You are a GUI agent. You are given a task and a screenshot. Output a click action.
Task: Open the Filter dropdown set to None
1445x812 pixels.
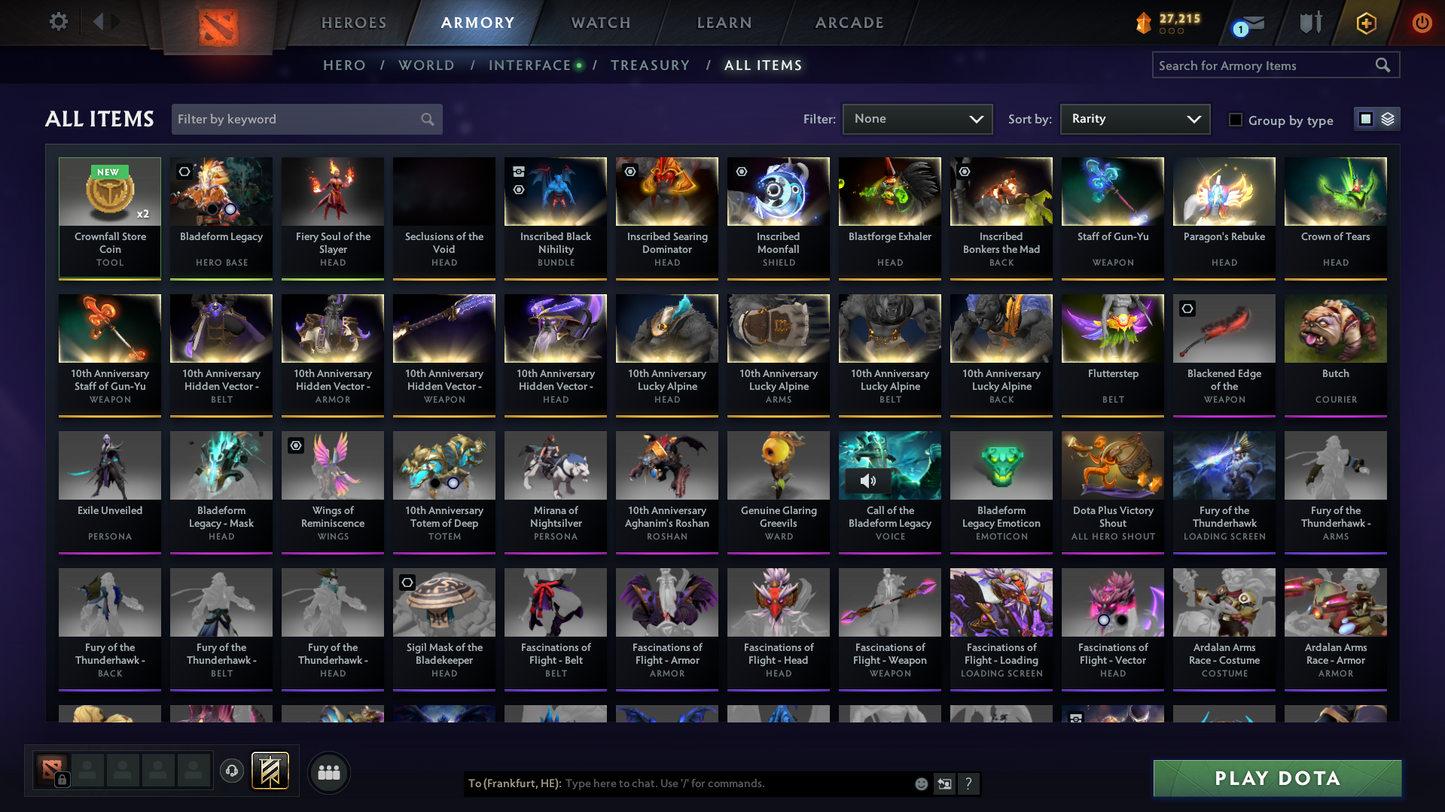click(x=916, y=118)
